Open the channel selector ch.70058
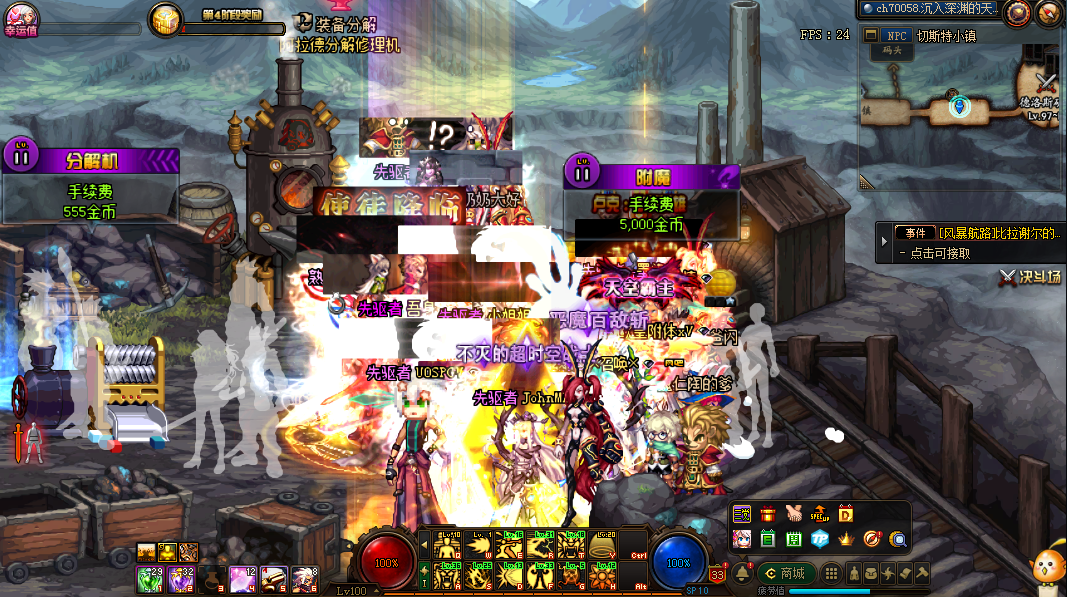The image size is (1067, 597). 928,9
